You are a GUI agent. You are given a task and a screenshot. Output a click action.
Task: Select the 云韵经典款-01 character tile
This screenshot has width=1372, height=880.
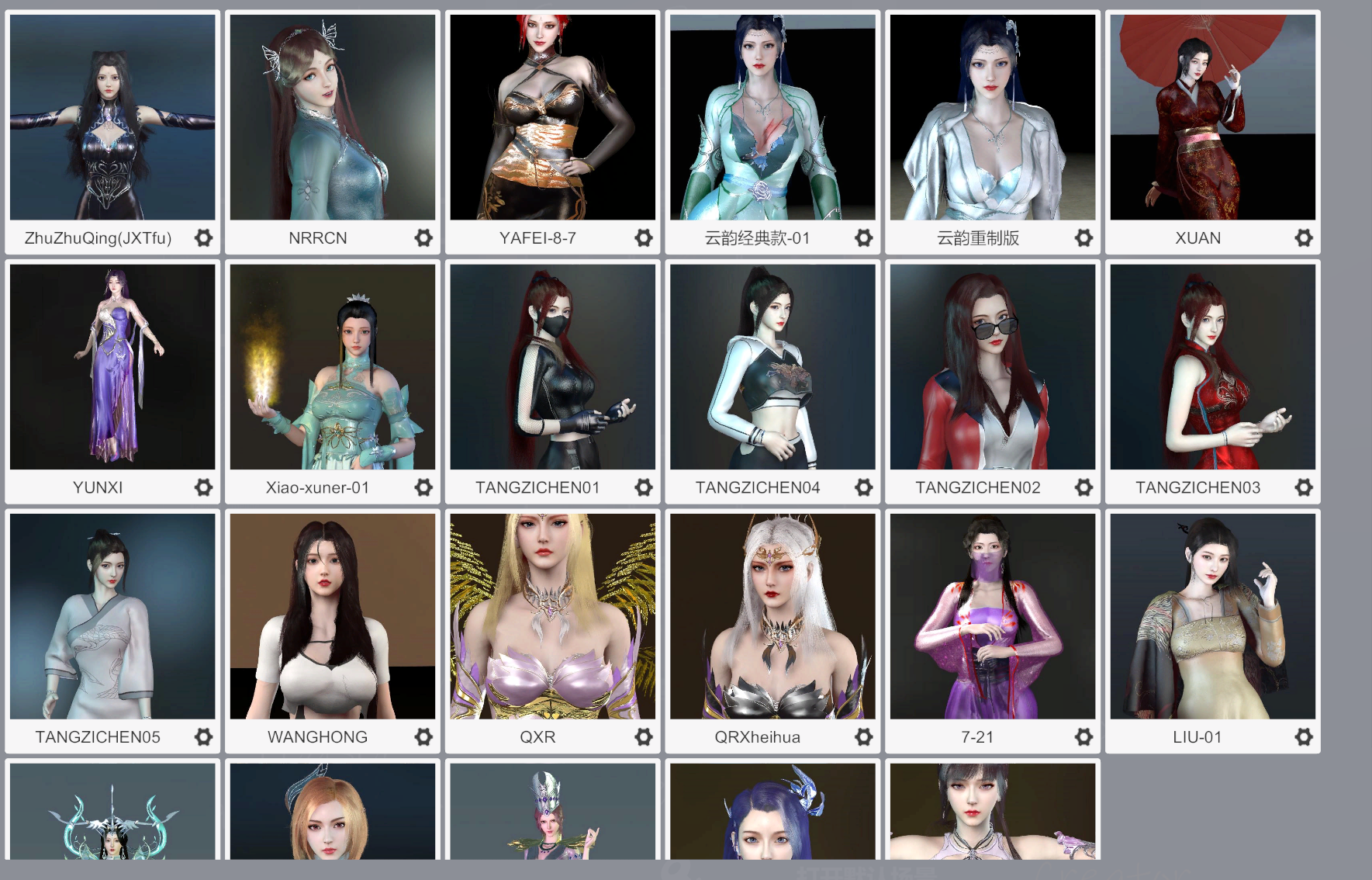pyautogui.click(x=772, y=117)
